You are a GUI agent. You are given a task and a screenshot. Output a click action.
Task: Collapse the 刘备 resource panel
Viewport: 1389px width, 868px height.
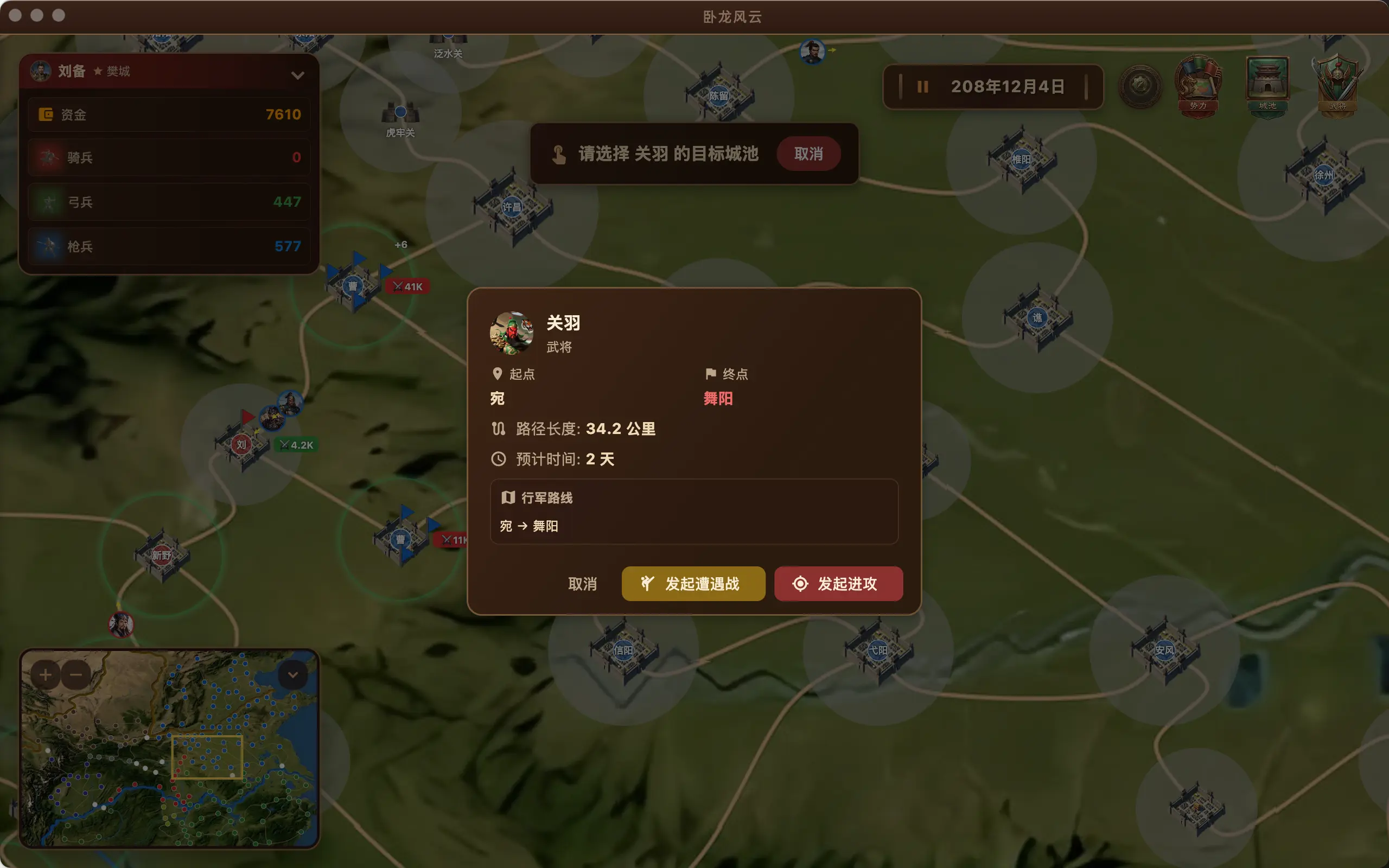pos(298,75)
